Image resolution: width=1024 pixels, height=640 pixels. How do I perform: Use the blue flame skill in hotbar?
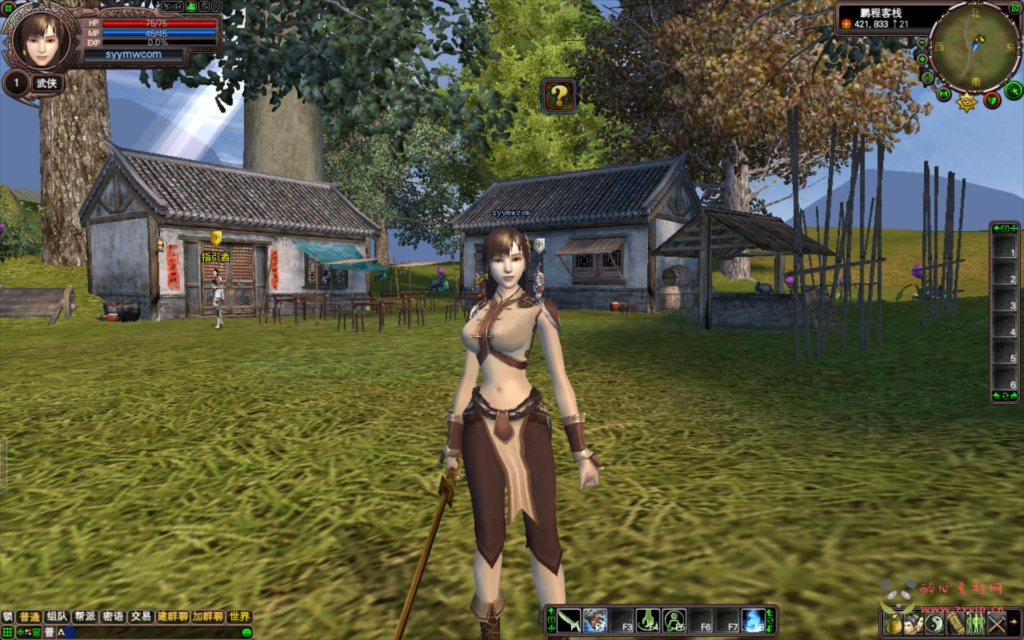tap(753, 620)
